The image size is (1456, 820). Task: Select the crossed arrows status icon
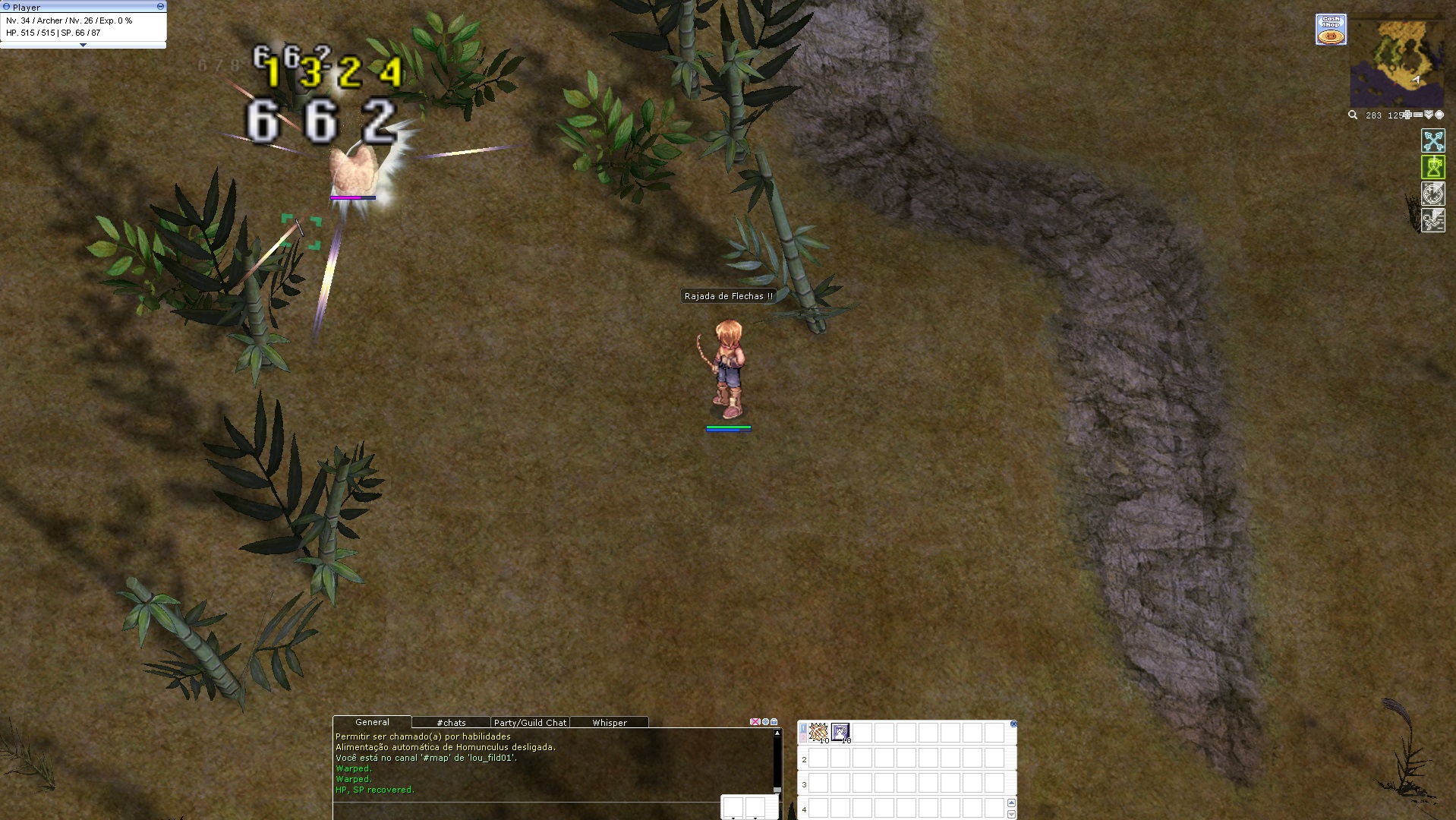pos(1432,141)
